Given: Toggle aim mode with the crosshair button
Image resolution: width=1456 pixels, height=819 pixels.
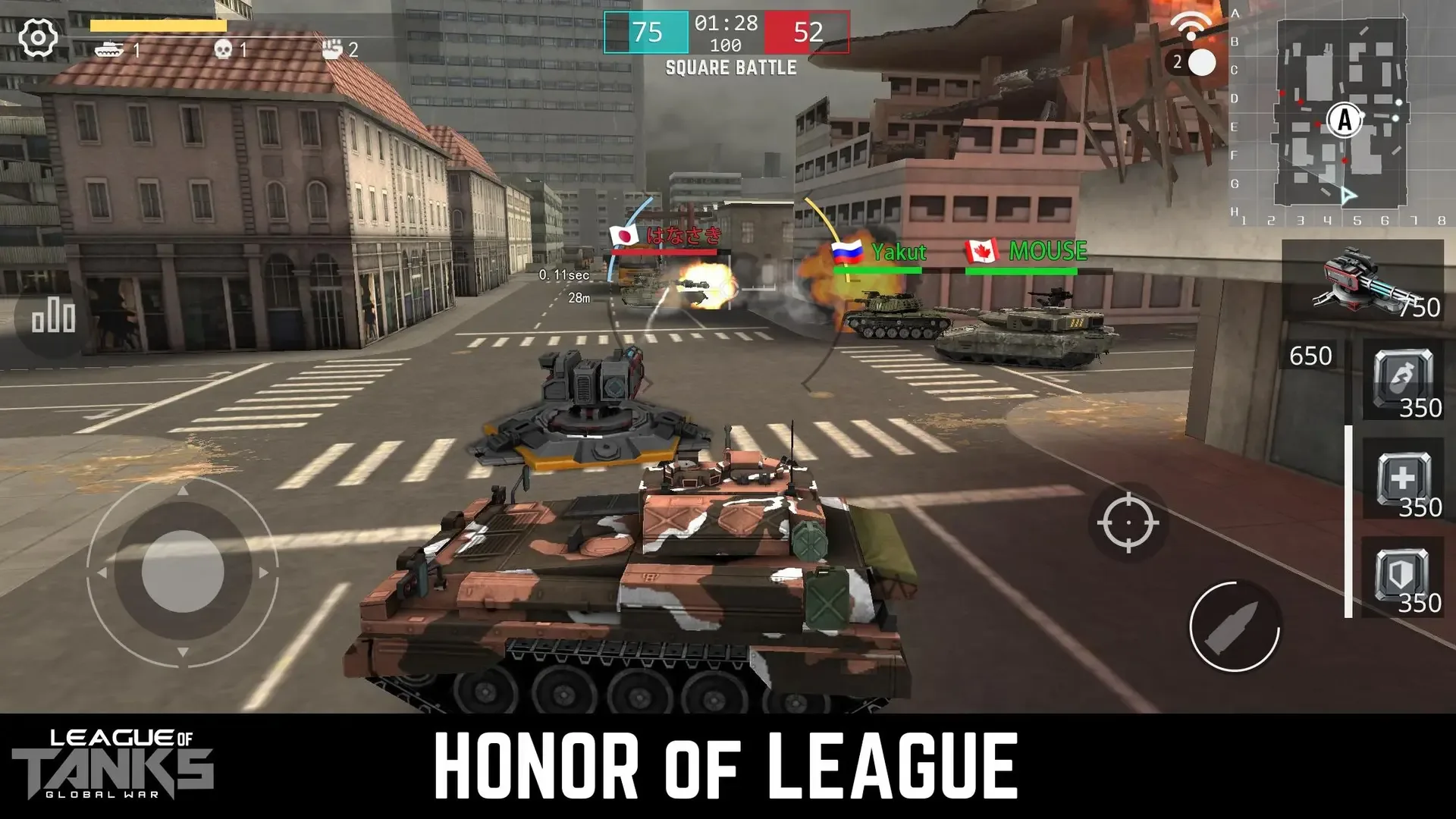Looking at the screenshot, I should [1129, 522].
